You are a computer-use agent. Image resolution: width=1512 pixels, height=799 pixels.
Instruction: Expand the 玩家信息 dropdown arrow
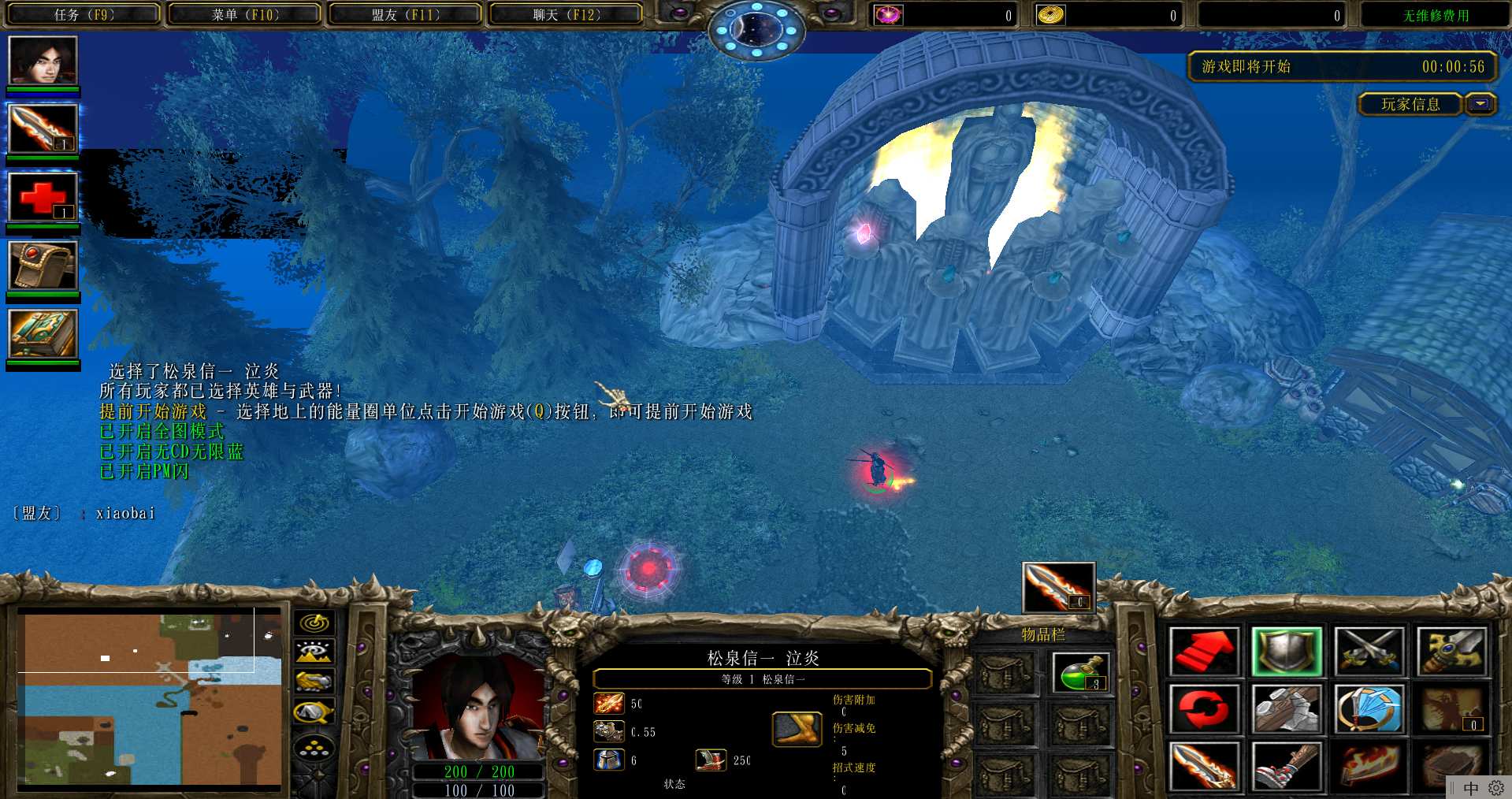pyautogui.click(x=1480, y=104)
